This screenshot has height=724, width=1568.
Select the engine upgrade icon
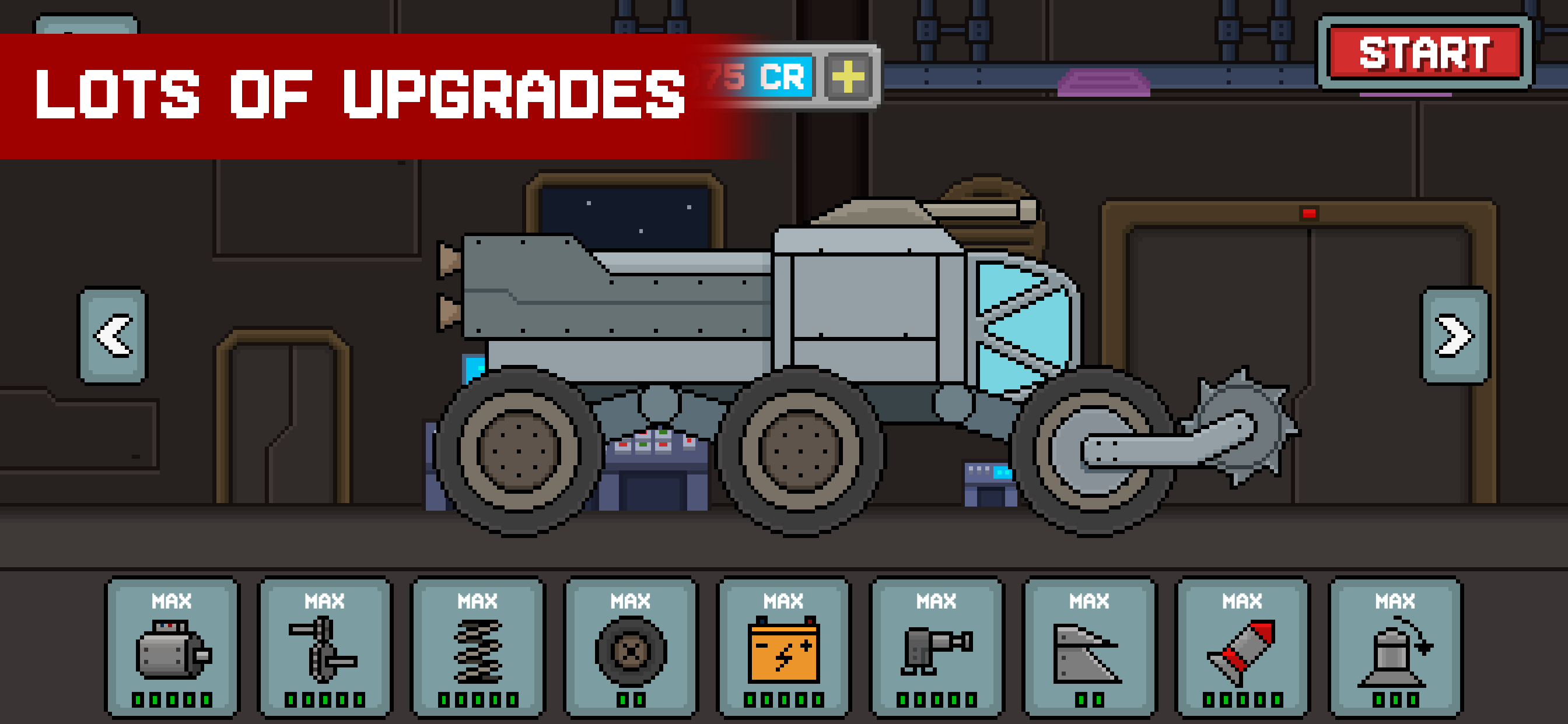click(172, 654)
